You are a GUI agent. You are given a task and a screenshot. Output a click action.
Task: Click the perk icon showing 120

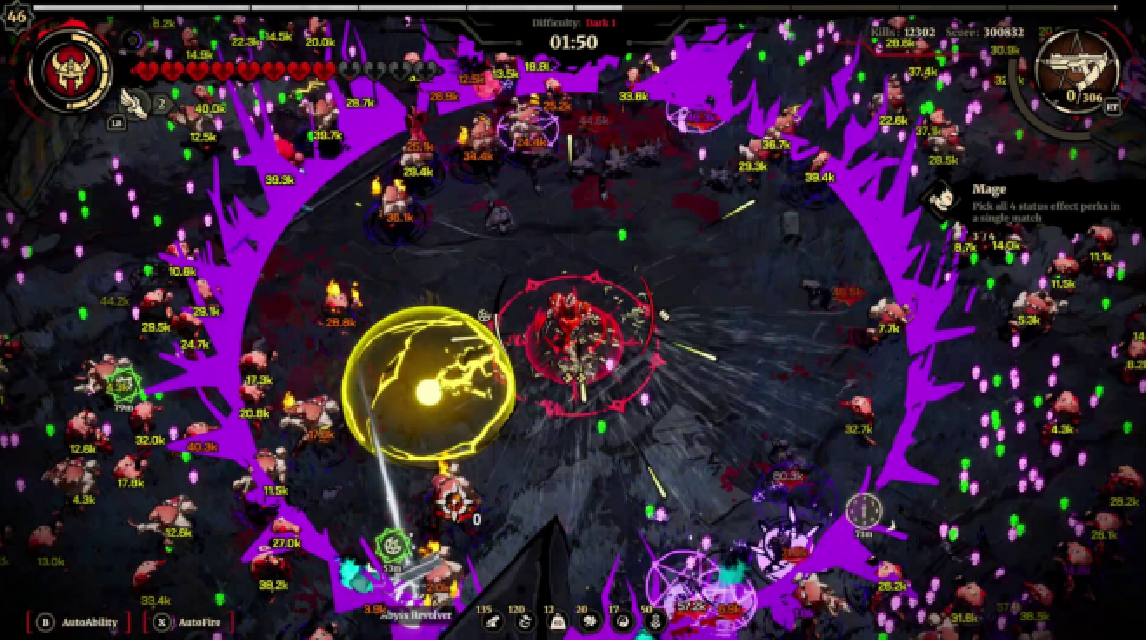click(524, 622)
